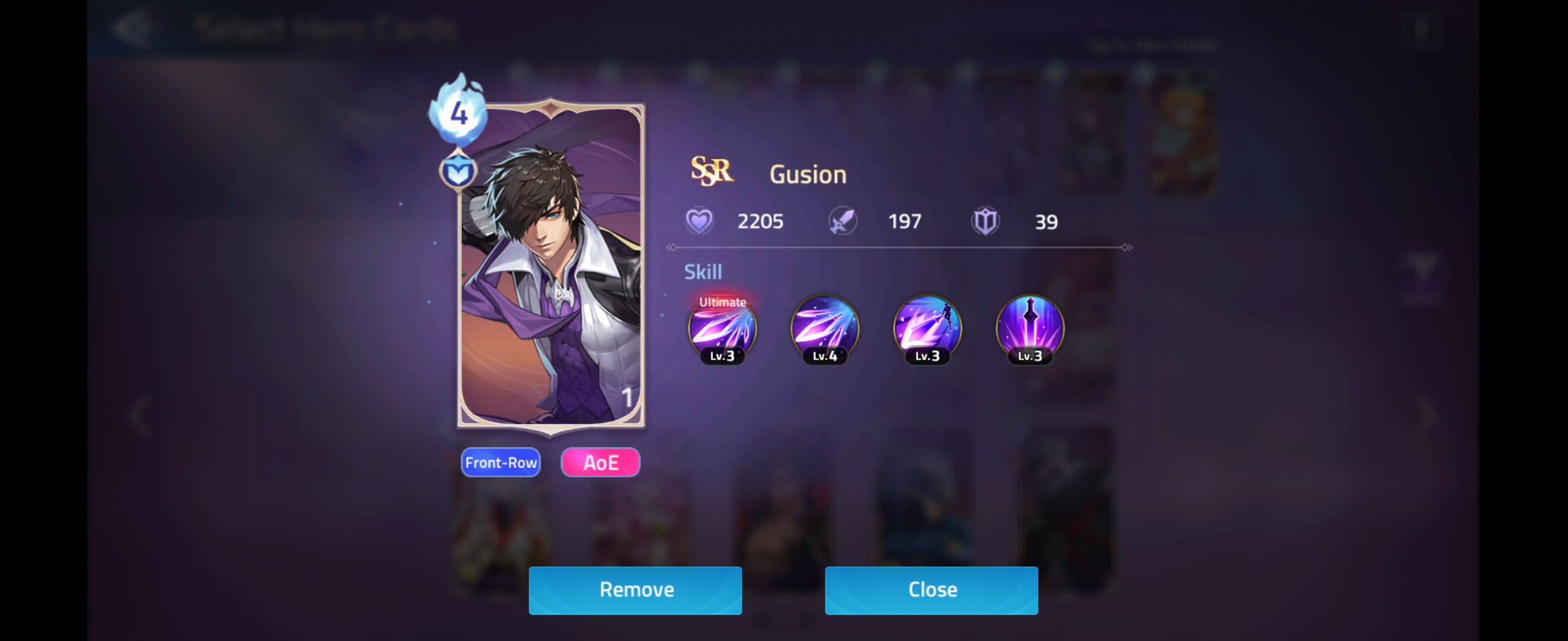Select Gusion's Ultimate skill icon

click(722, 330)
